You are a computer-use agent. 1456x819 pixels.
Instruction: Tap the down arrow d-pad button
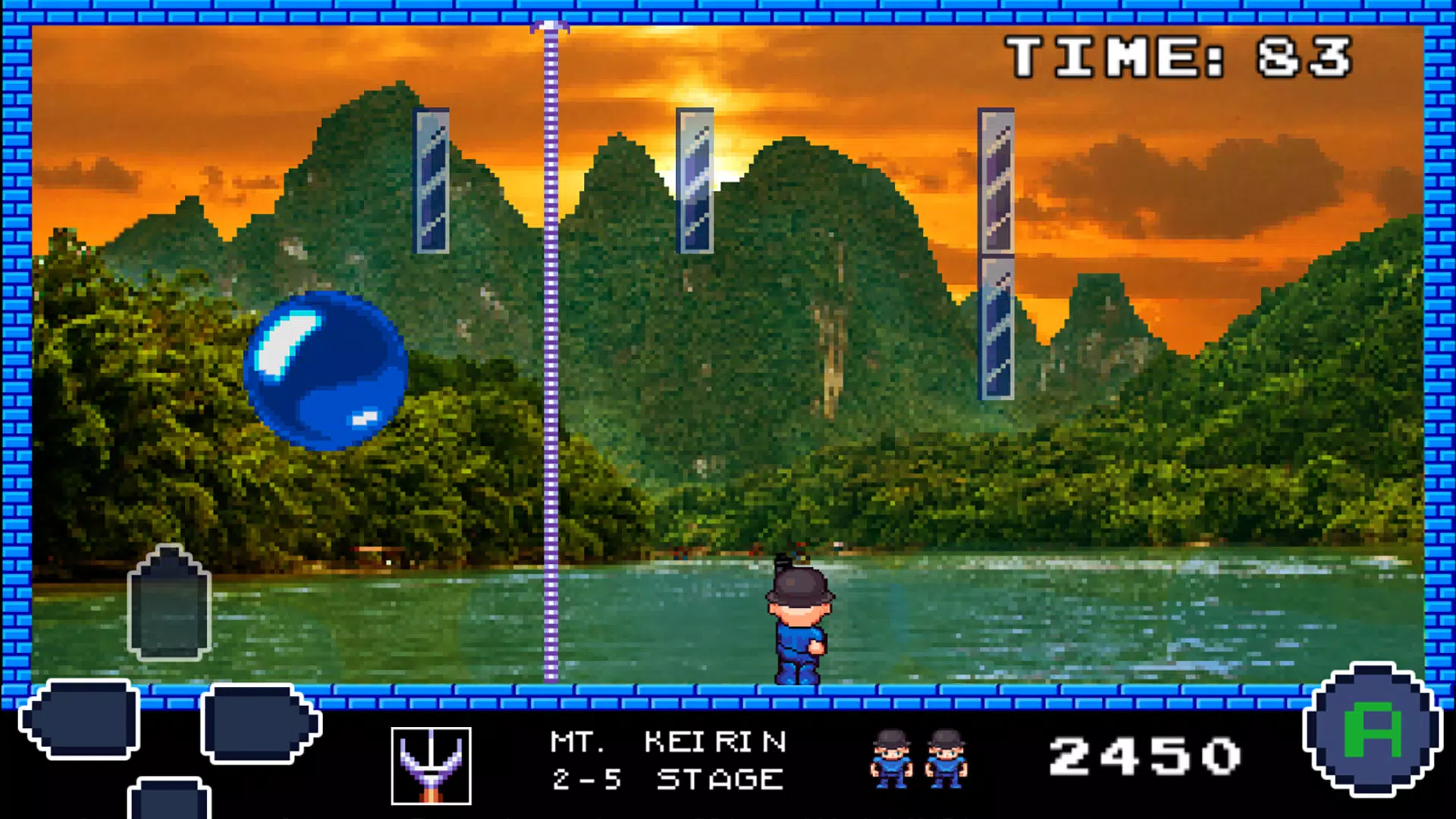tap(169, 800)
